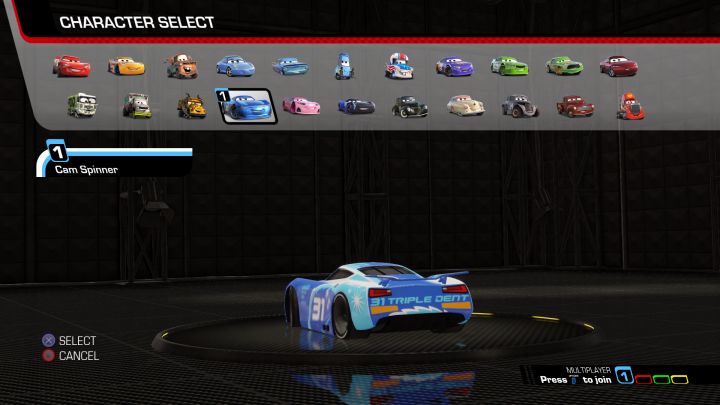Pick Mater the tow truck

181,67
